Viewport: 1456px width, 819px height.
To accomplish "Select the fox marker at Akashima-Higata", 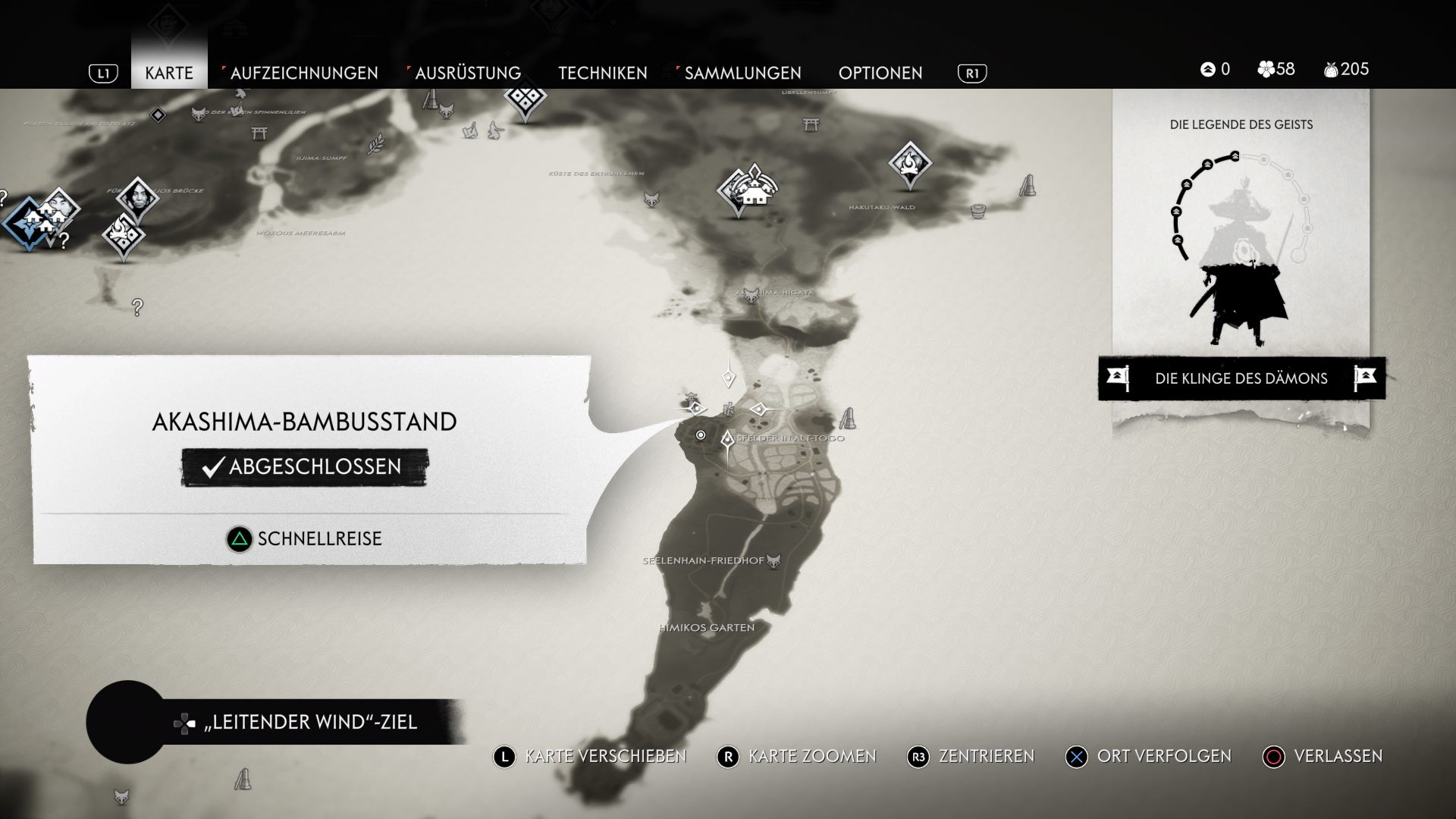I will (x=751, y=295).
